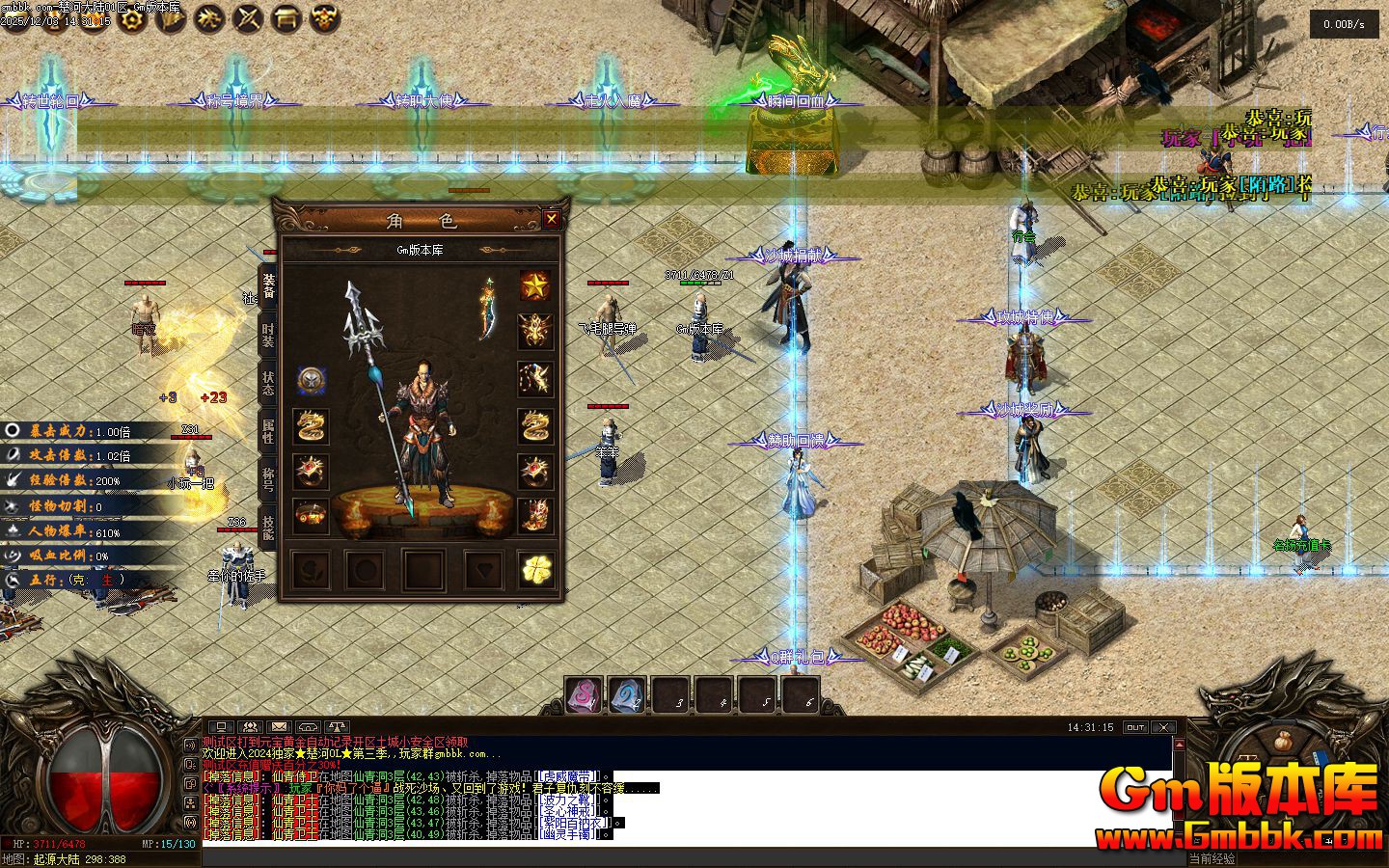Show the 属性 (attributes) tab
Screen dimensions: 1389x868
pos(268,431)
